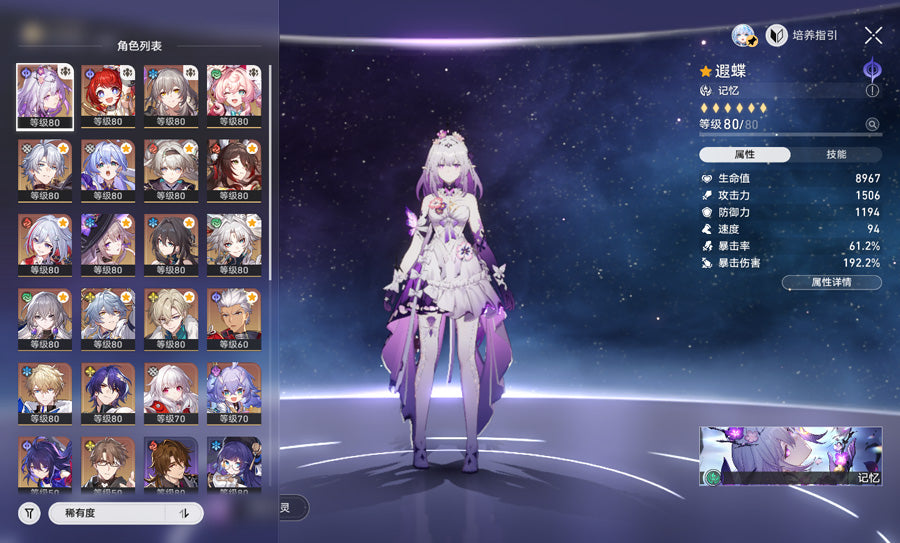
Task: Choose the witch-hat character portrait
Action: (107, 245)
